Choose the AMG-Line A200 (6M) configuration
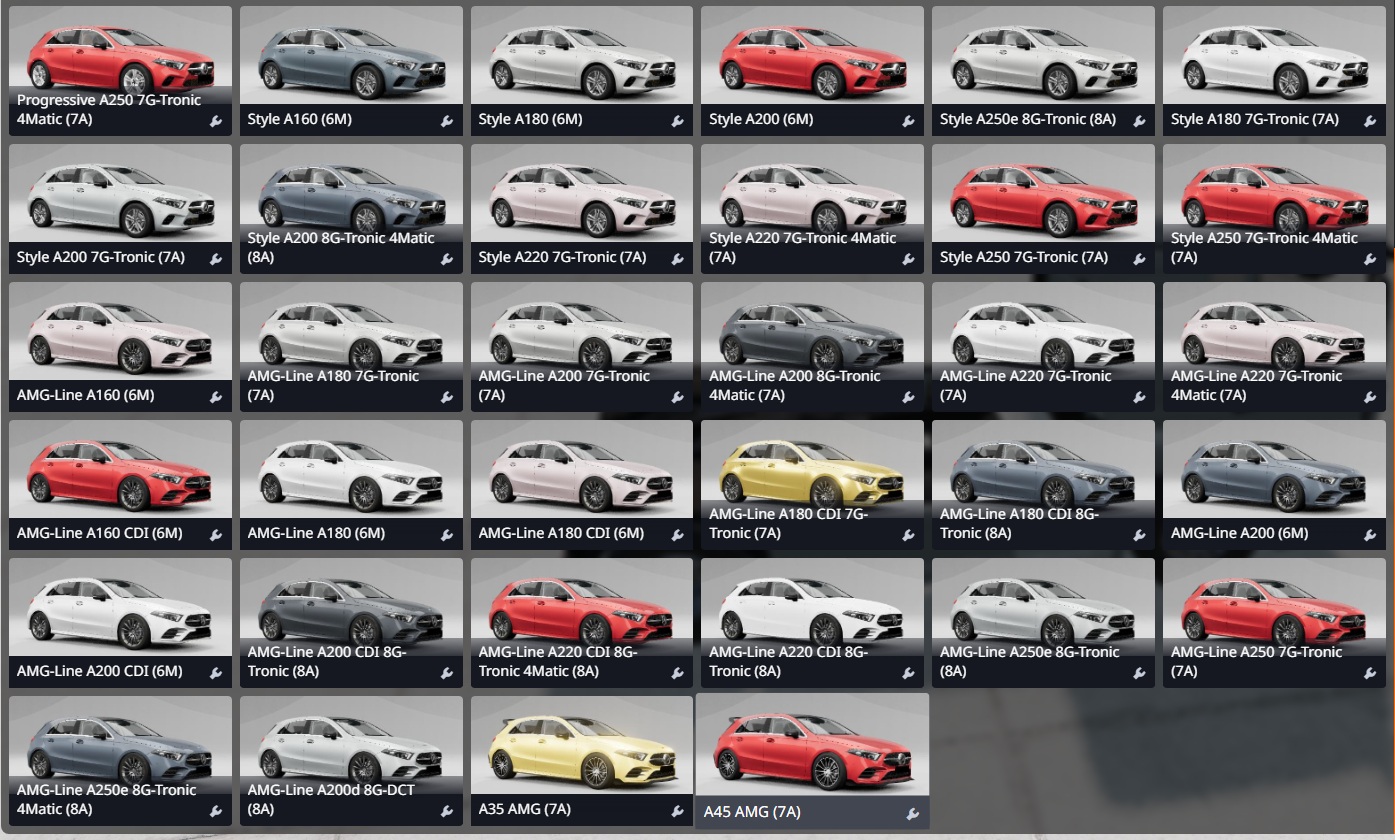 click(1274, 474)
